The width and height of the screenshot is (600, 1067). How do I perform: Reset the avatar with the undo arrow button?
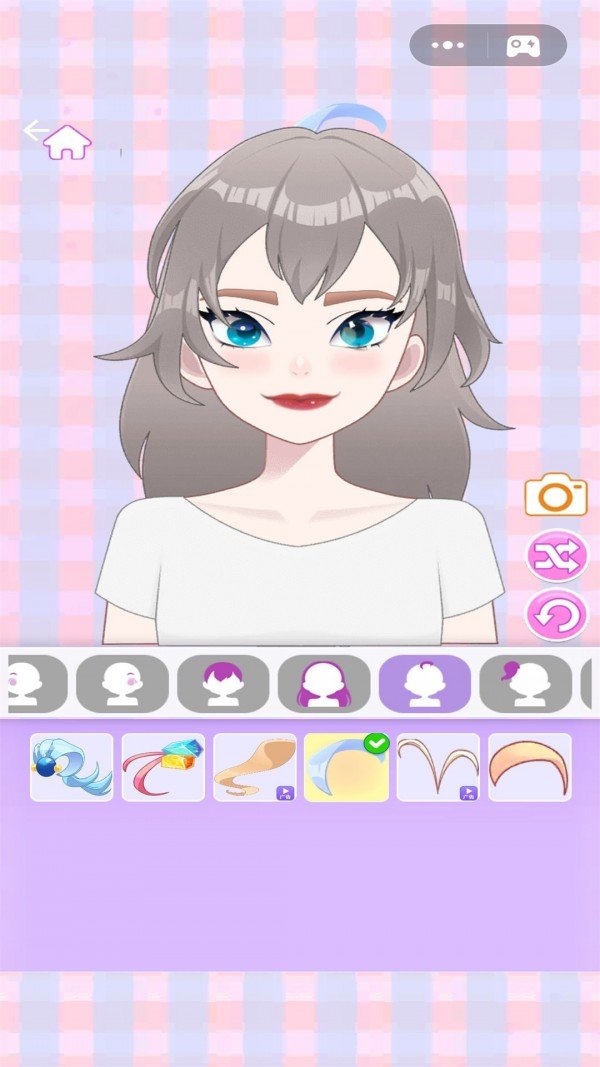point(556,615)
